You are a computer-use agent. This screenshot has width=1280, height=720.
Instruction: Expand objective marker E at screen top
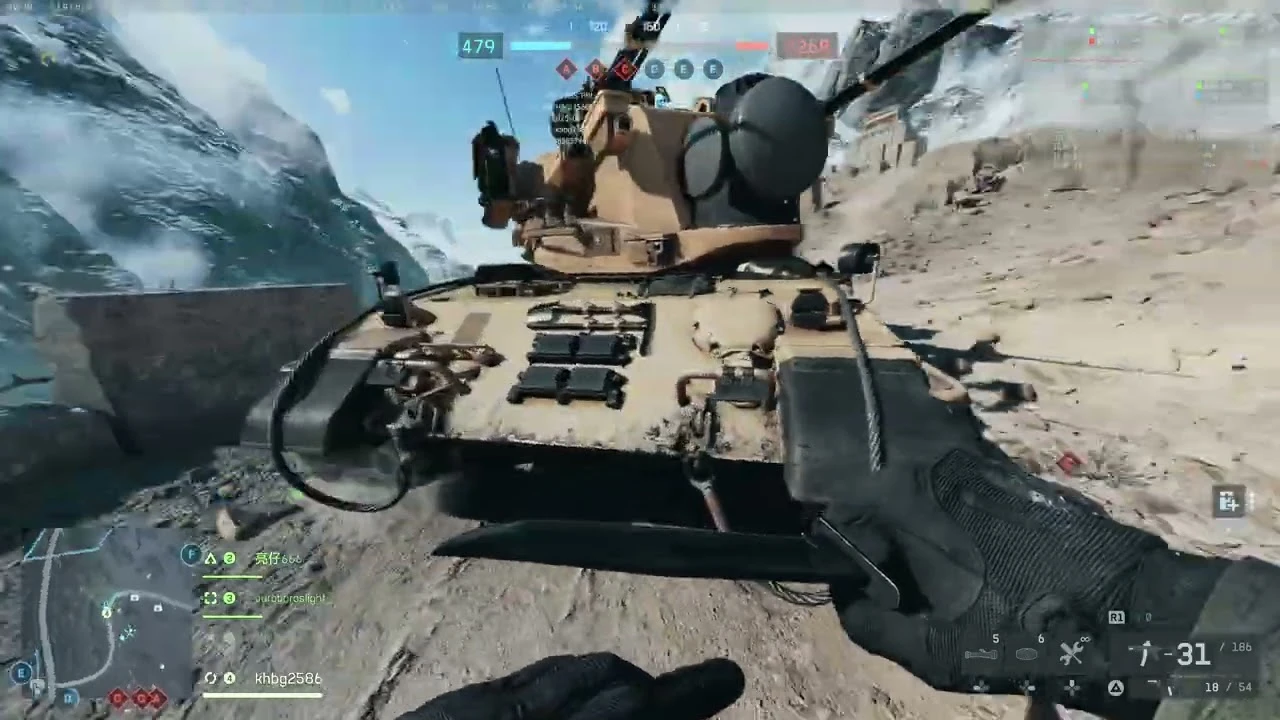coord(683,69)
